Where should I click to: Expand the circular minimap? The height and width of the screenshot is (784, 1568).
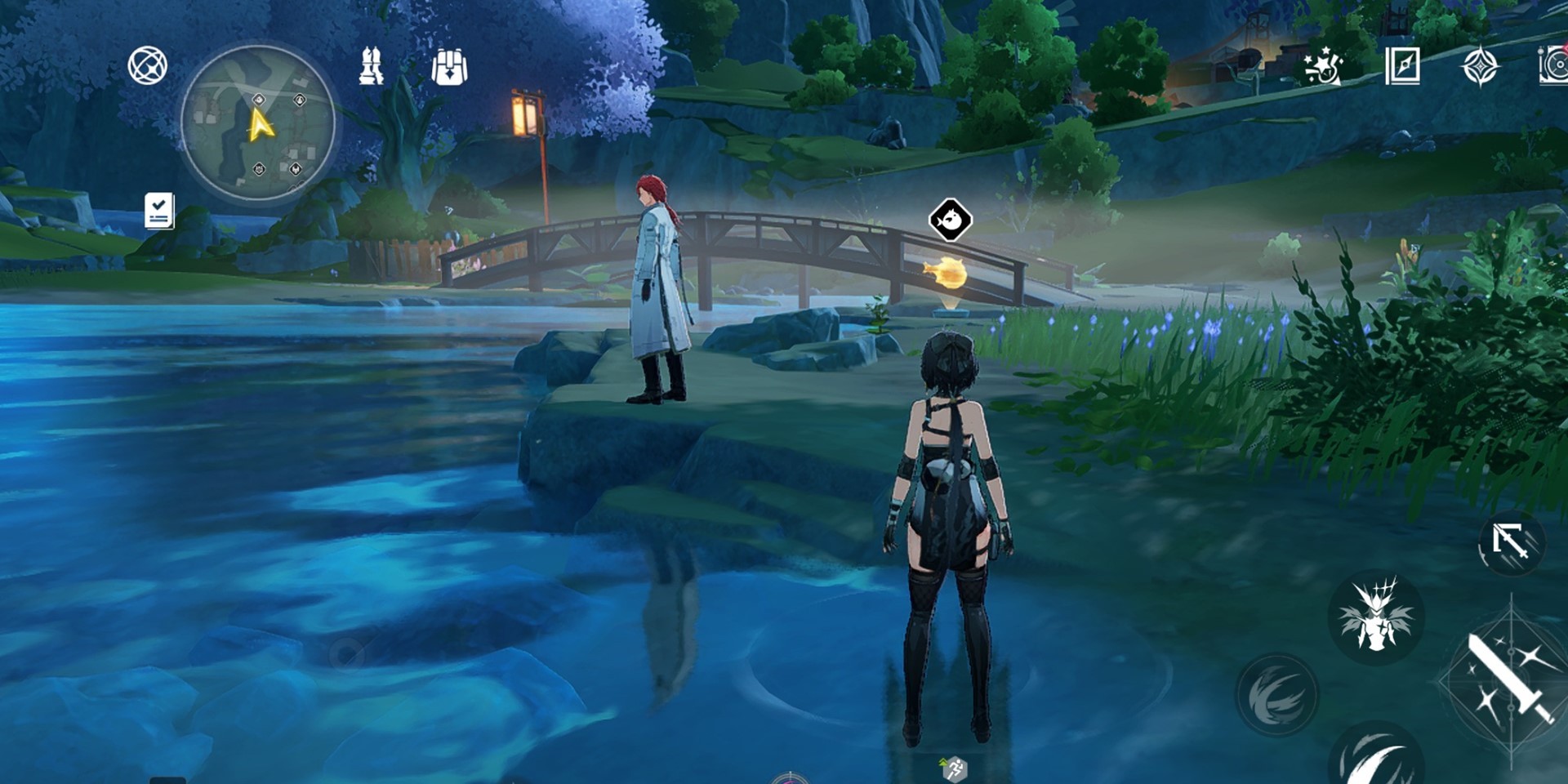pyautogui.click(x=258, y=123)
